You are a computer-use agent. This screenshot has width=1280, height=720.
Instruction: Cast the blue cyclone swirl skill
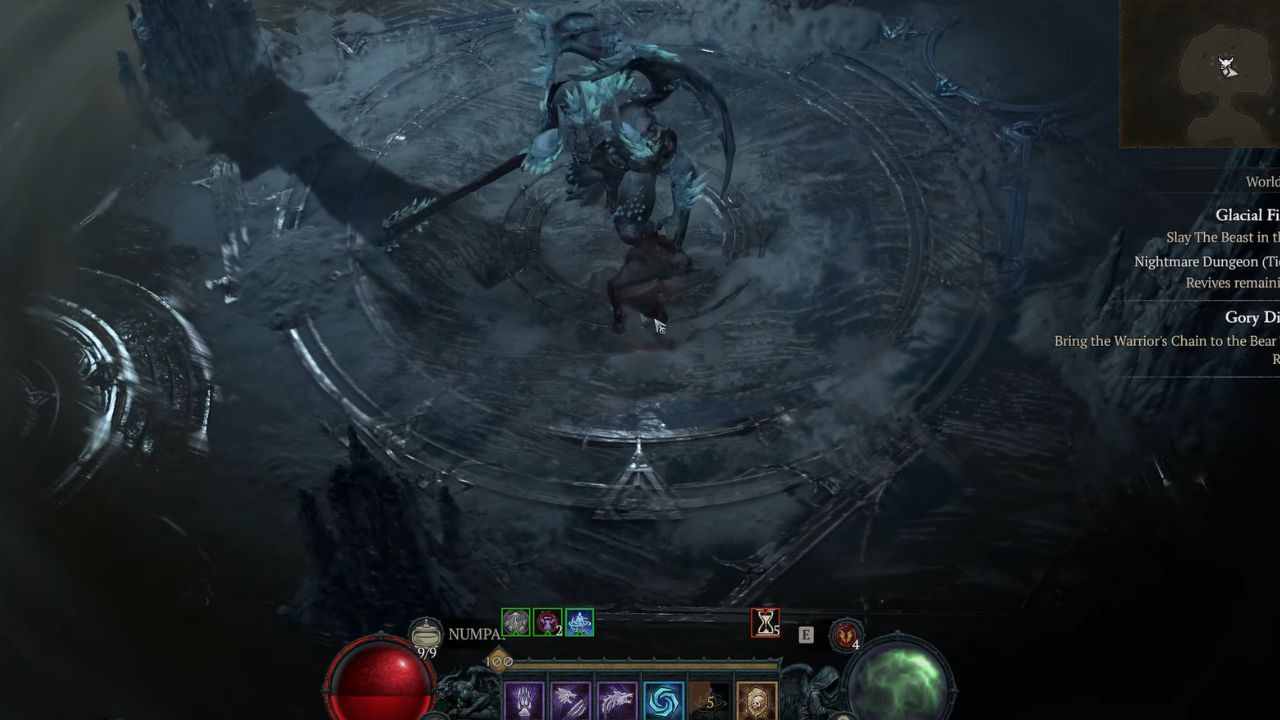tap(663, 702)
